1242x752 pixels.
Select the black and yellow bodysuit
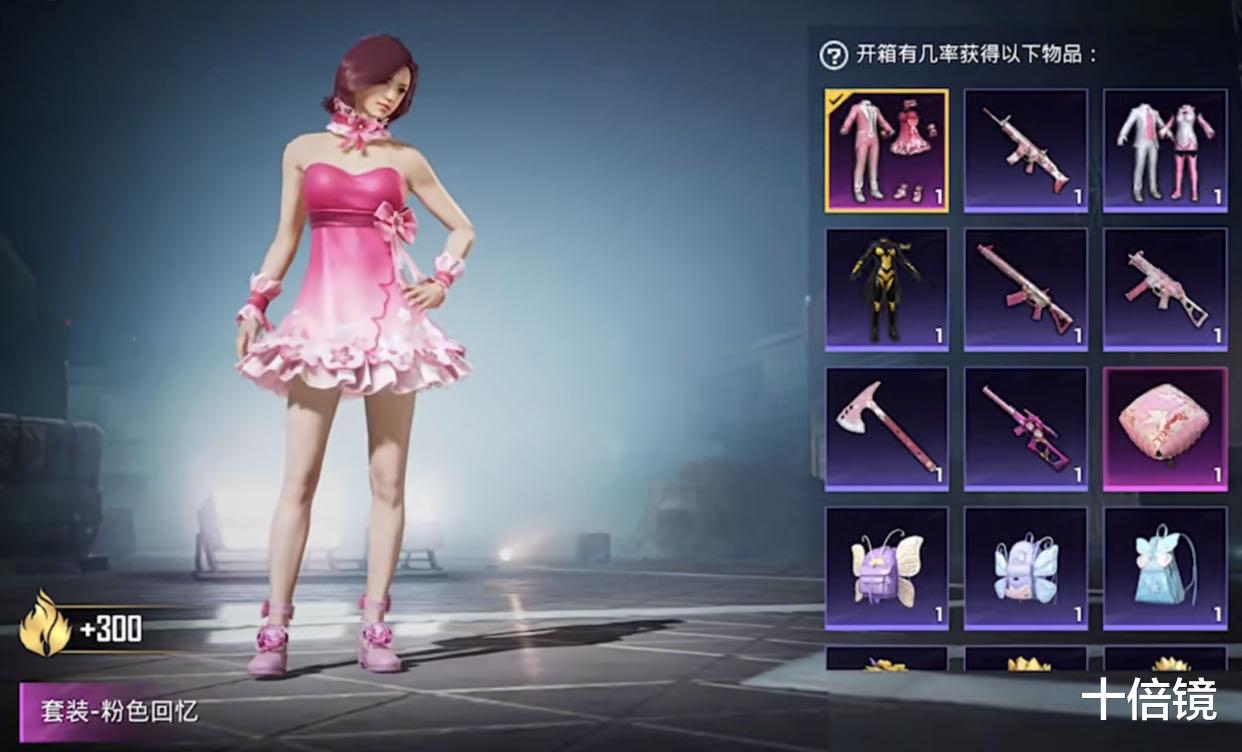tap(886, 289)
